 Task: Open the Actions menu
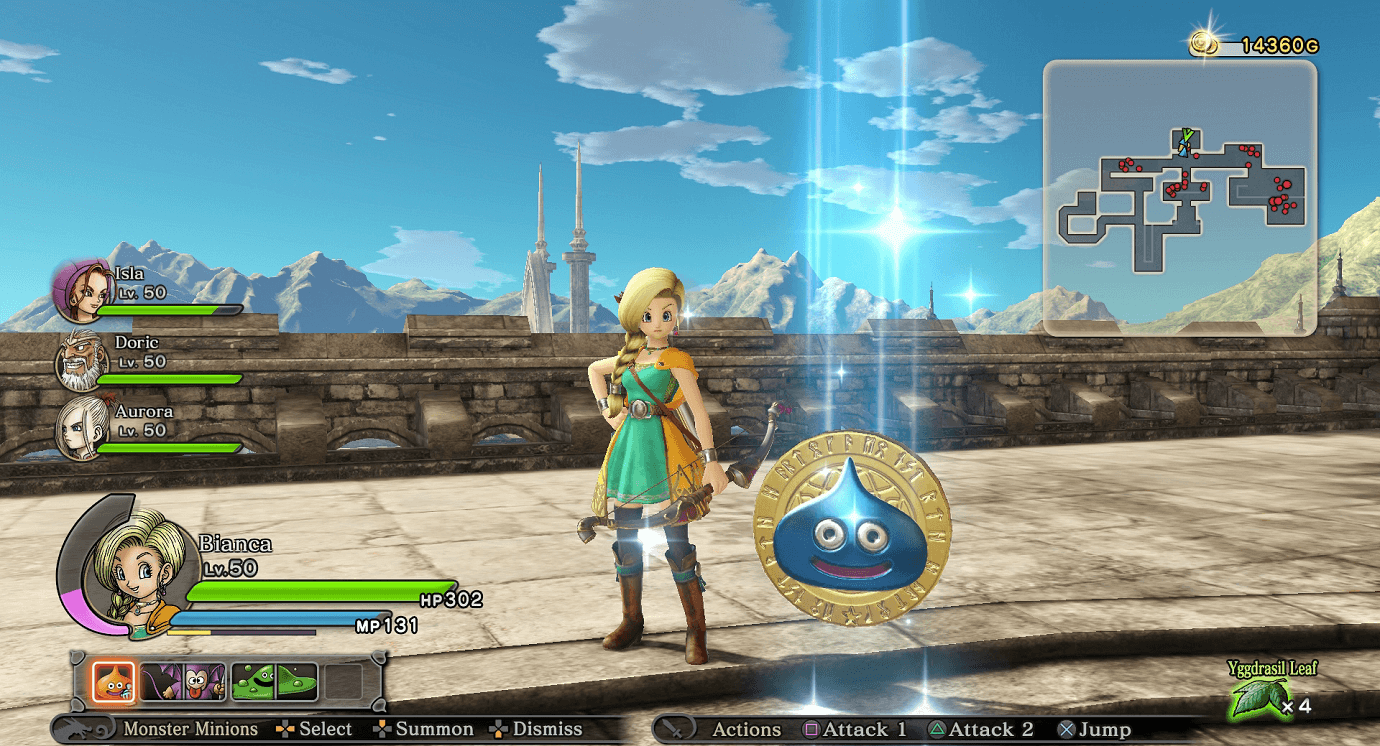750,729
